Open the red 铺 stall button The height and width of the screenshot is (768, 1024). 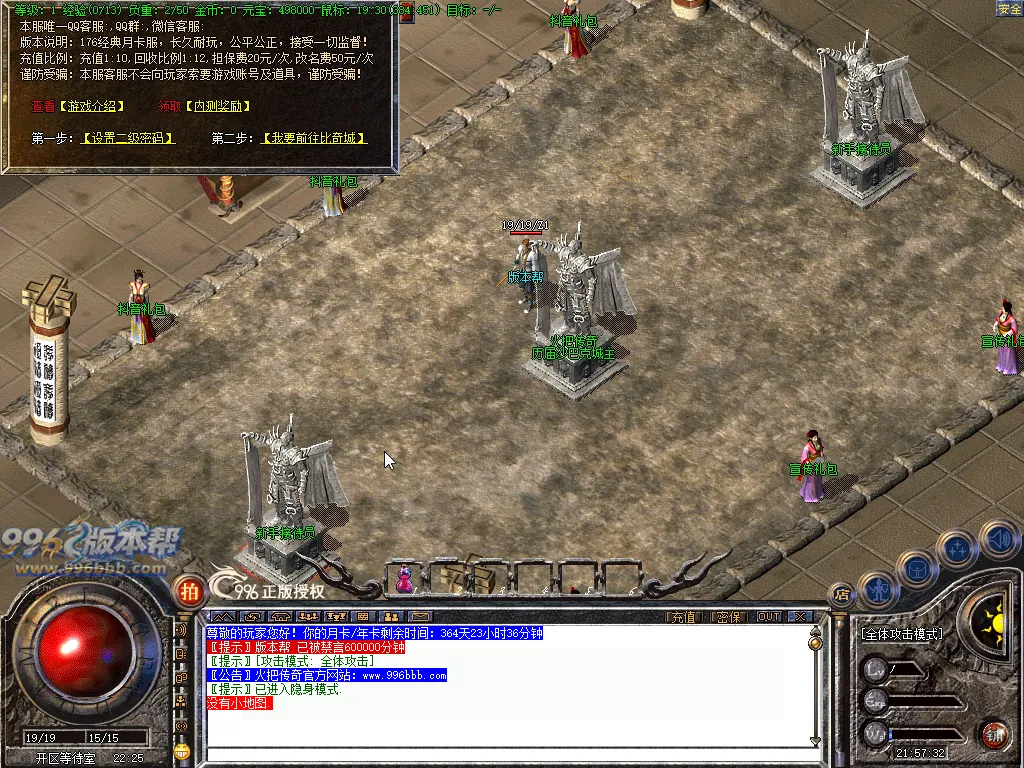(993, 735)
